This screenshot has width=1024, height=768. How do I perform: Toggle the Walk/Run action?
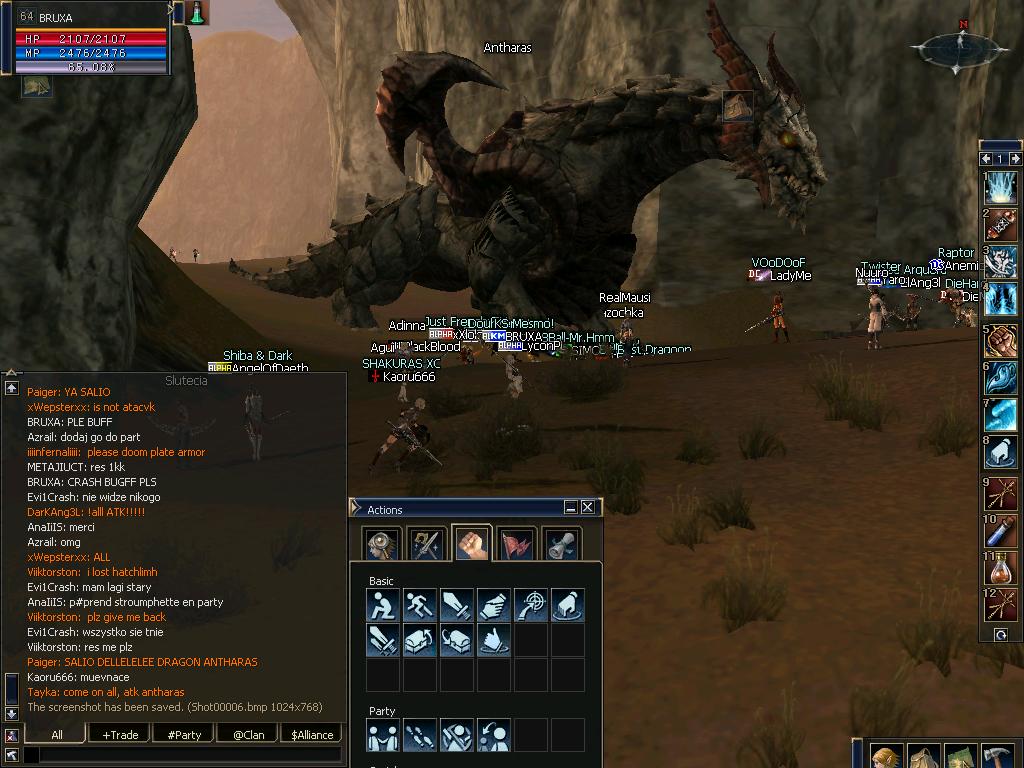tap(420, 605)
